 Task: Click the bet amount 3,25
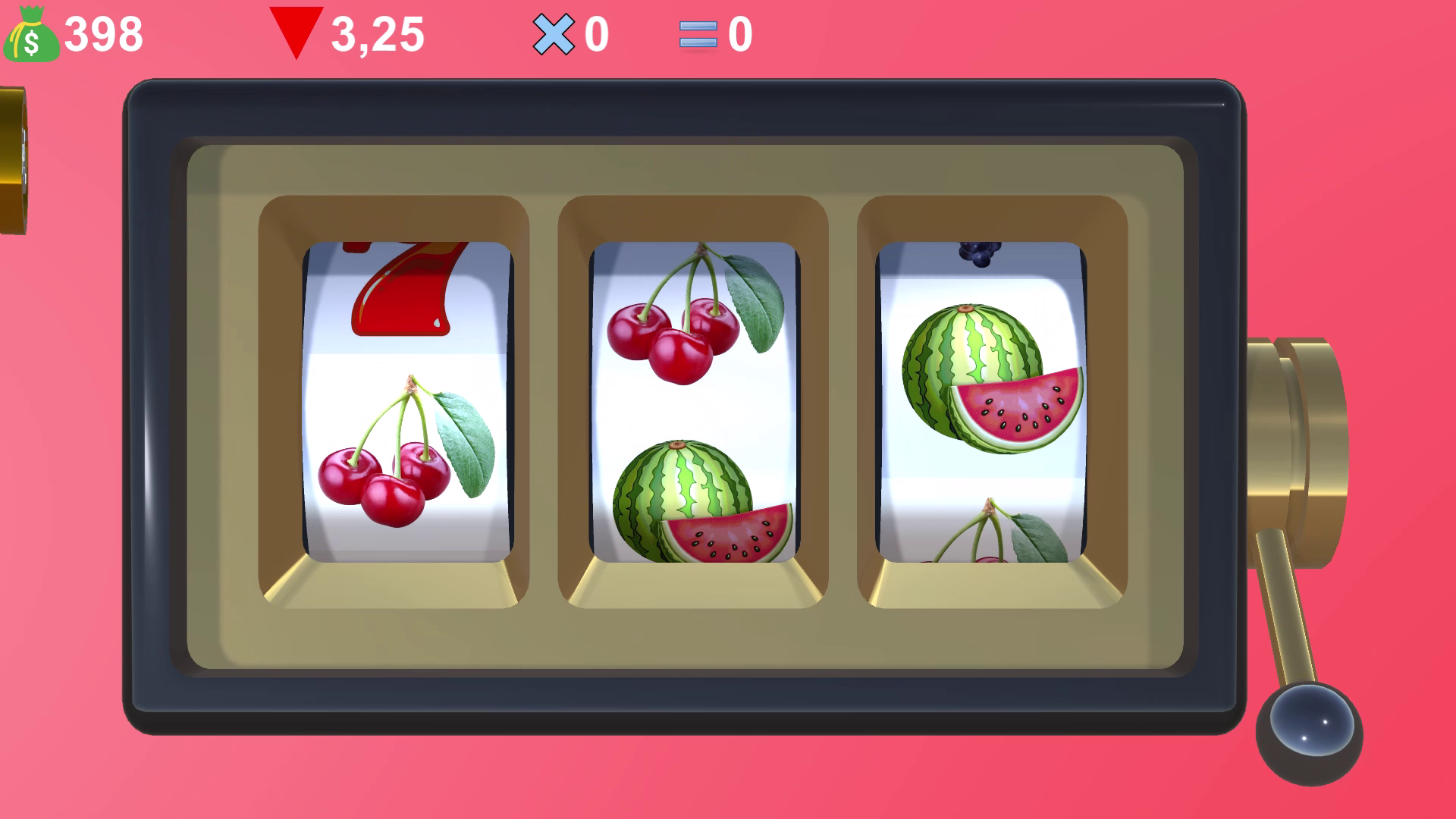pyautogui.click(x=377, y=34)
